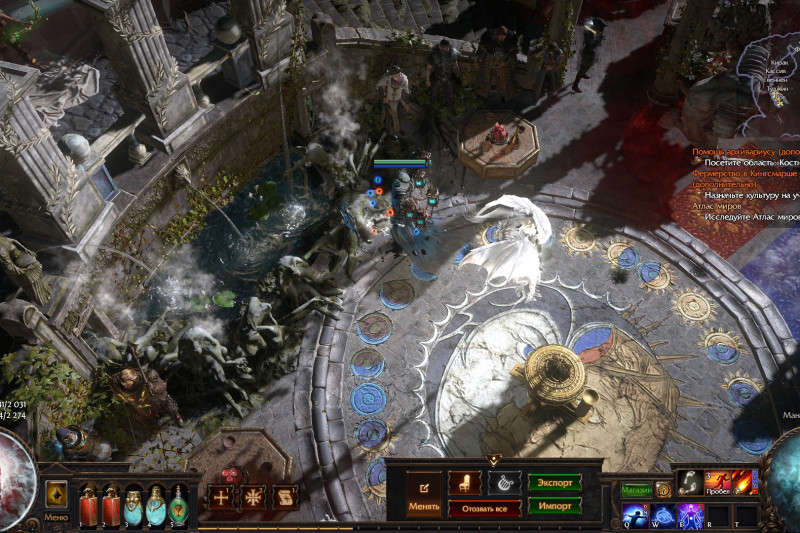Use the green flask in slot 5
This screenshot has width=800, height=533.
pyautogui.click(x=179, y=505)
